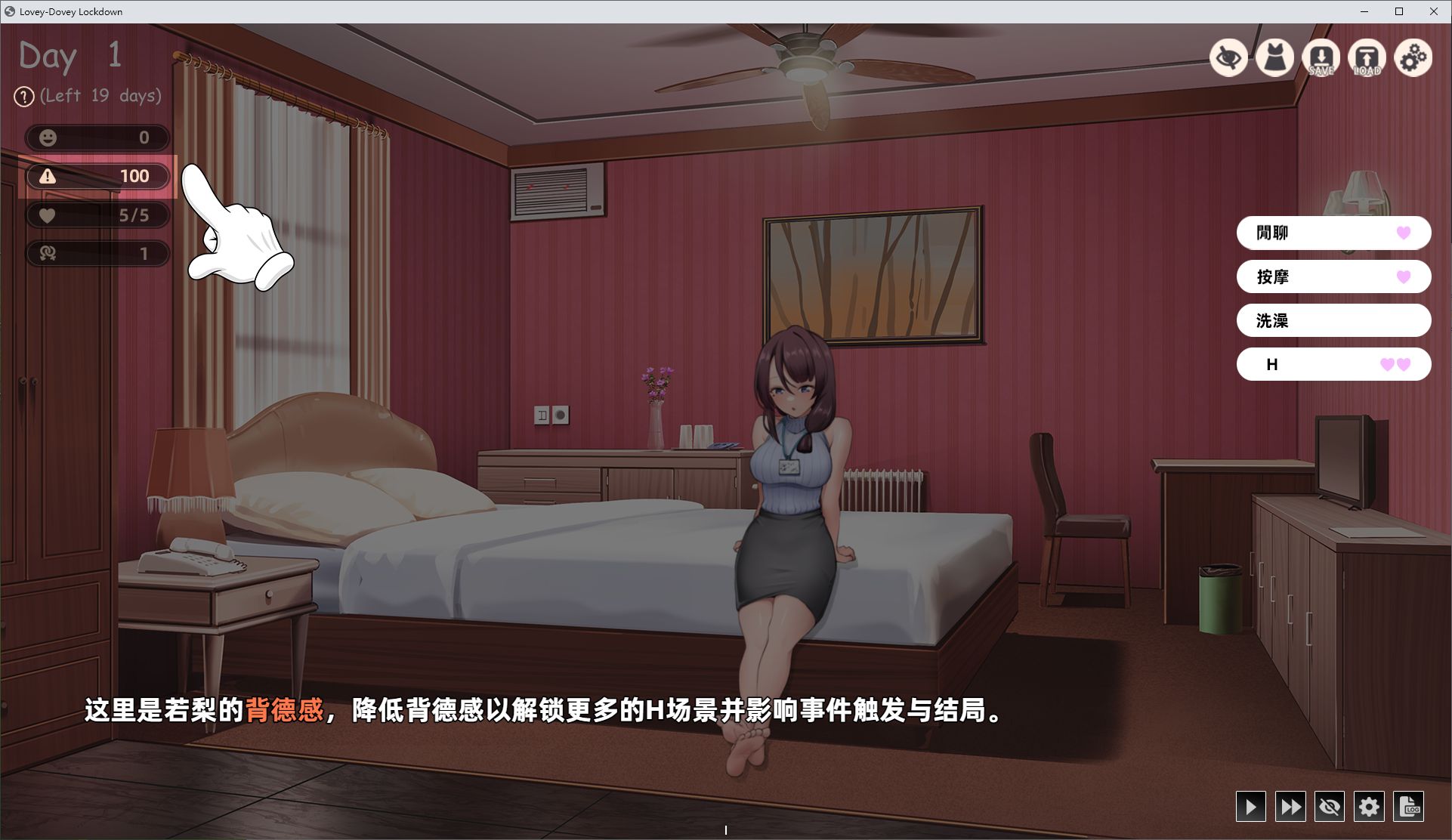Start auto-play with the play arrow
Viewport: 1452px width, 840px height.
click(1250, 807)
